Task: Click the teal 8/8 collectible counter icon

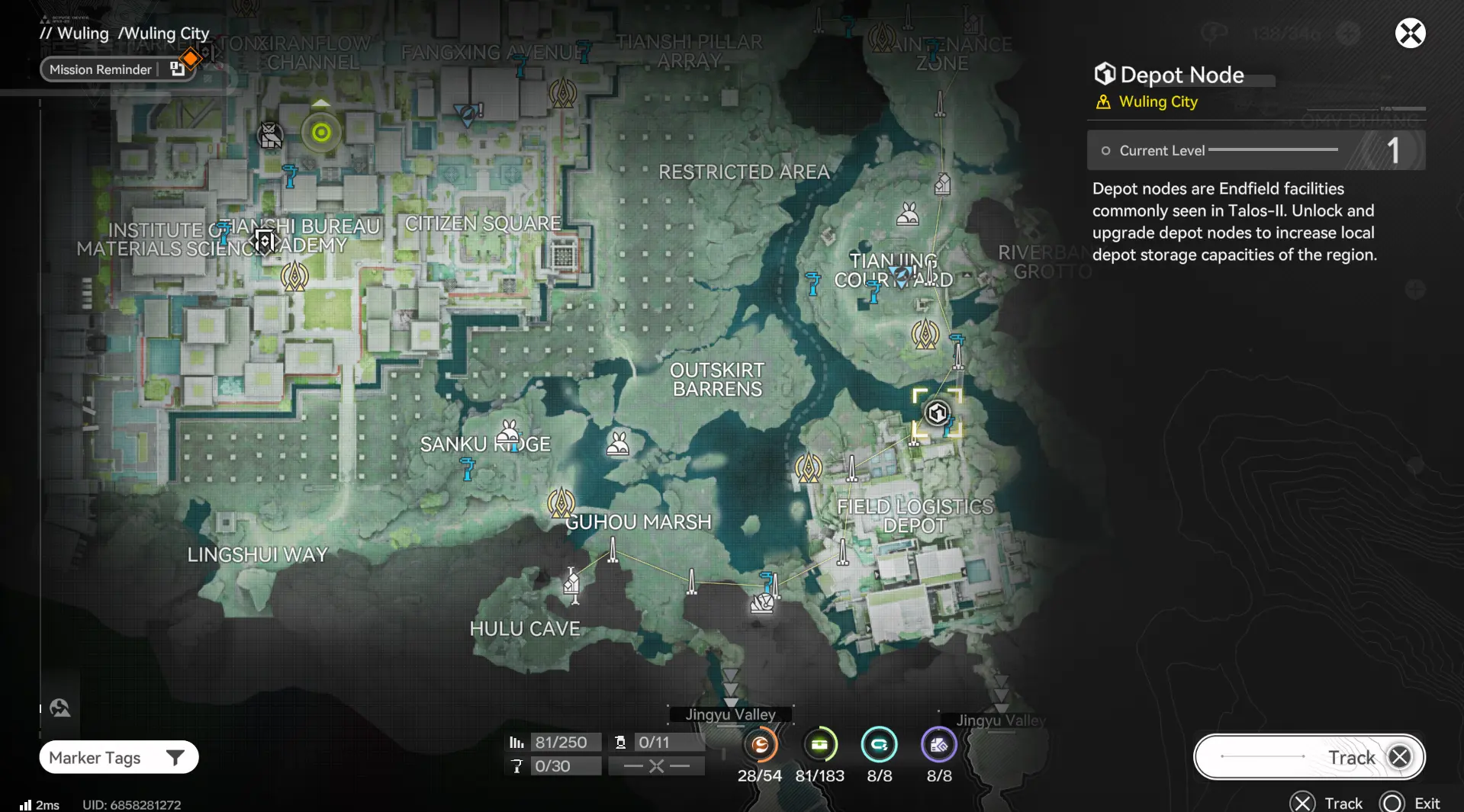Action: [x=879, y=745]
